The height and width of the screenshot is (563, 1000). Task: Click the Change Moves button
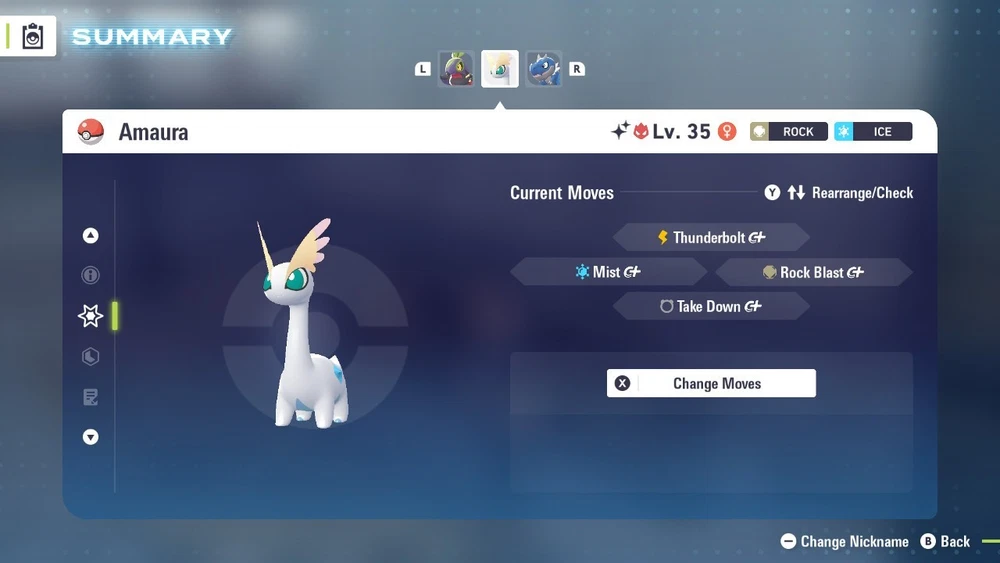point(711,383)
